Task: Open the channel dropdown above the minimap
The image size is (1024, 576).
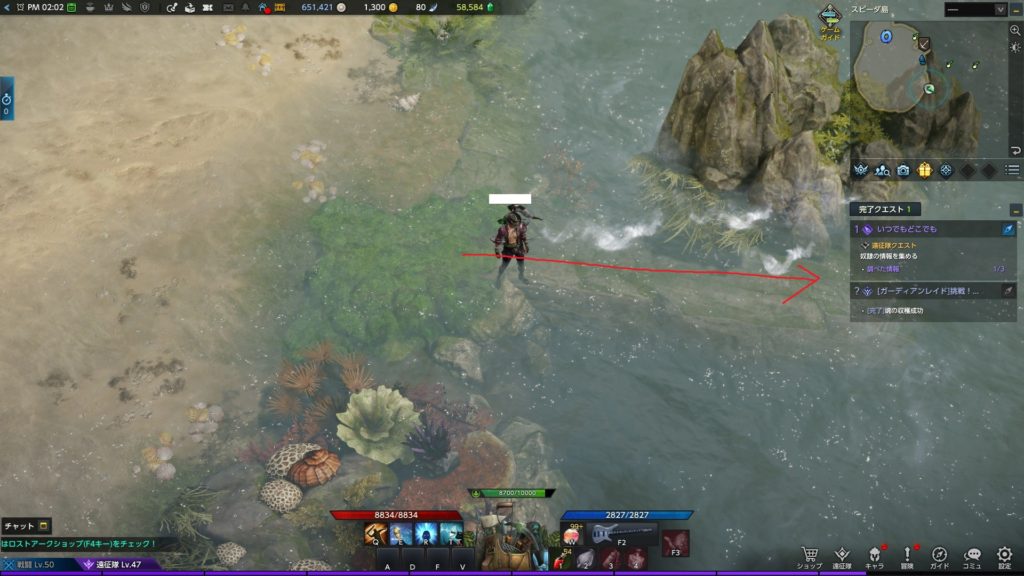Action: pos(975,9)
